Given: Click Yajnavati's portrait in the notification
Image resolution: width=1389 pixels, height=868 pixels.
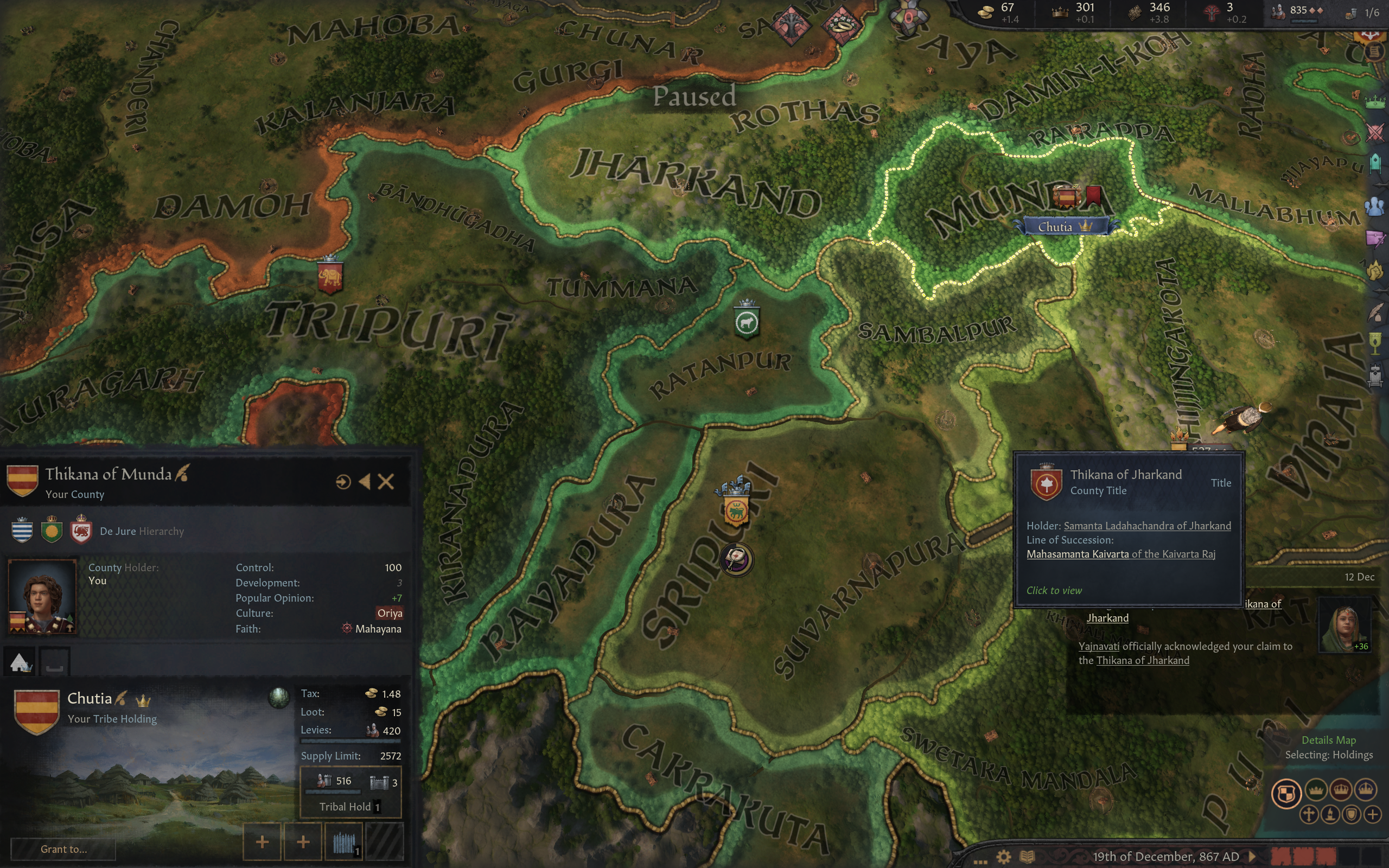Looking at the screenshot, I should (1344, 624).
